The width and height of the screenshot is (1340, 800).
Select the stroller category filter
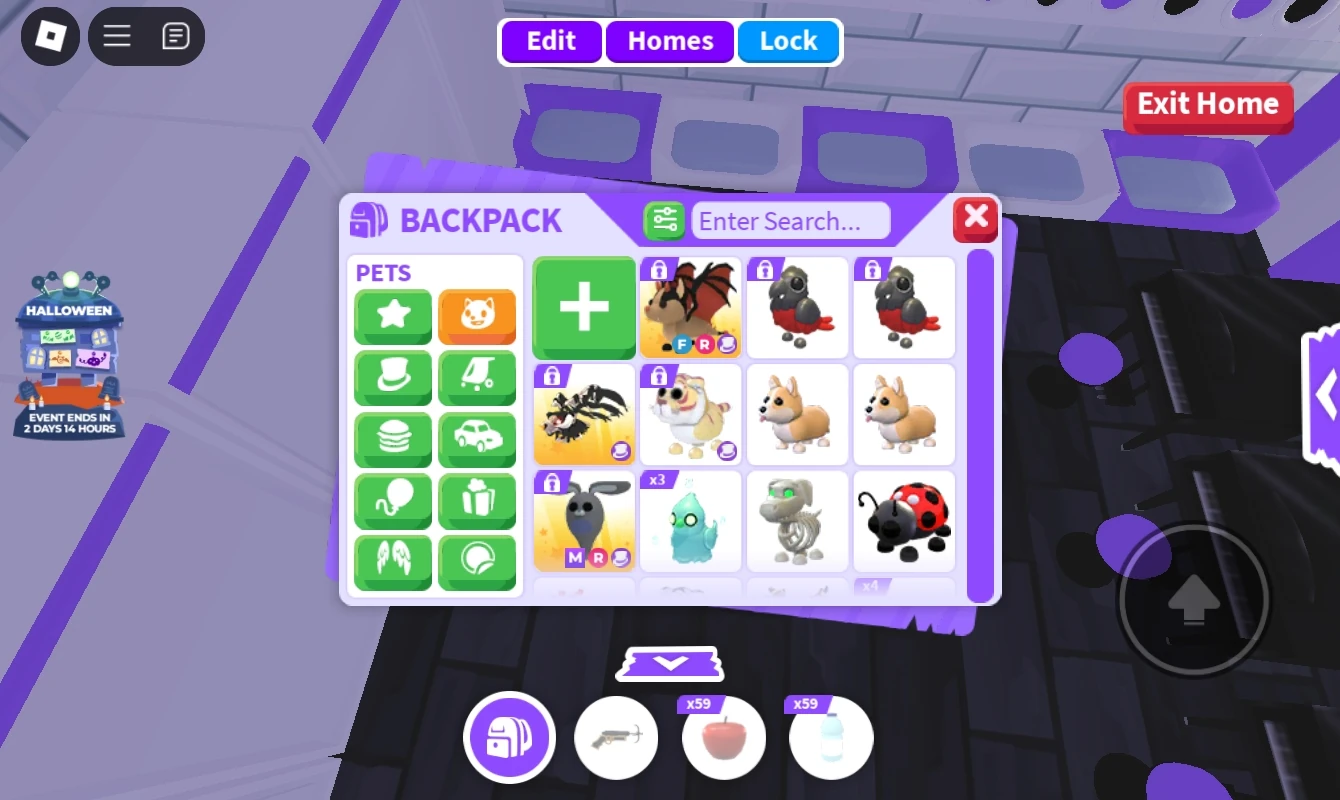tap(477, 378)
